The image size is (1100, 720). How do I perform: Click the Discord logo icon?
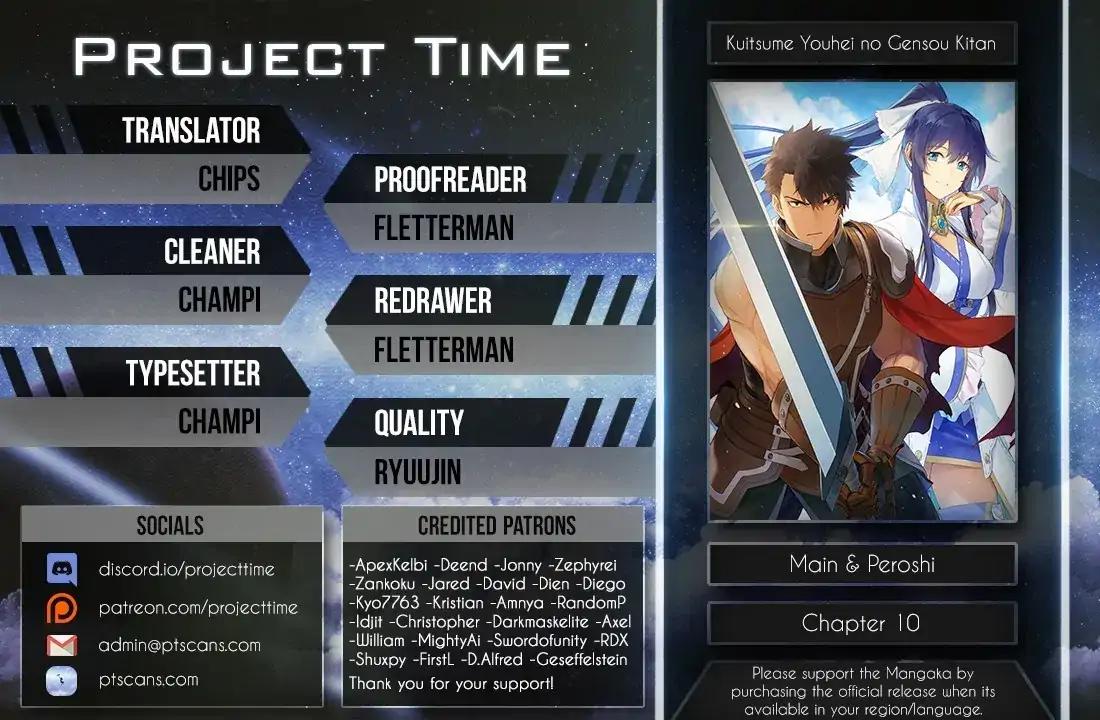[62, 569]
